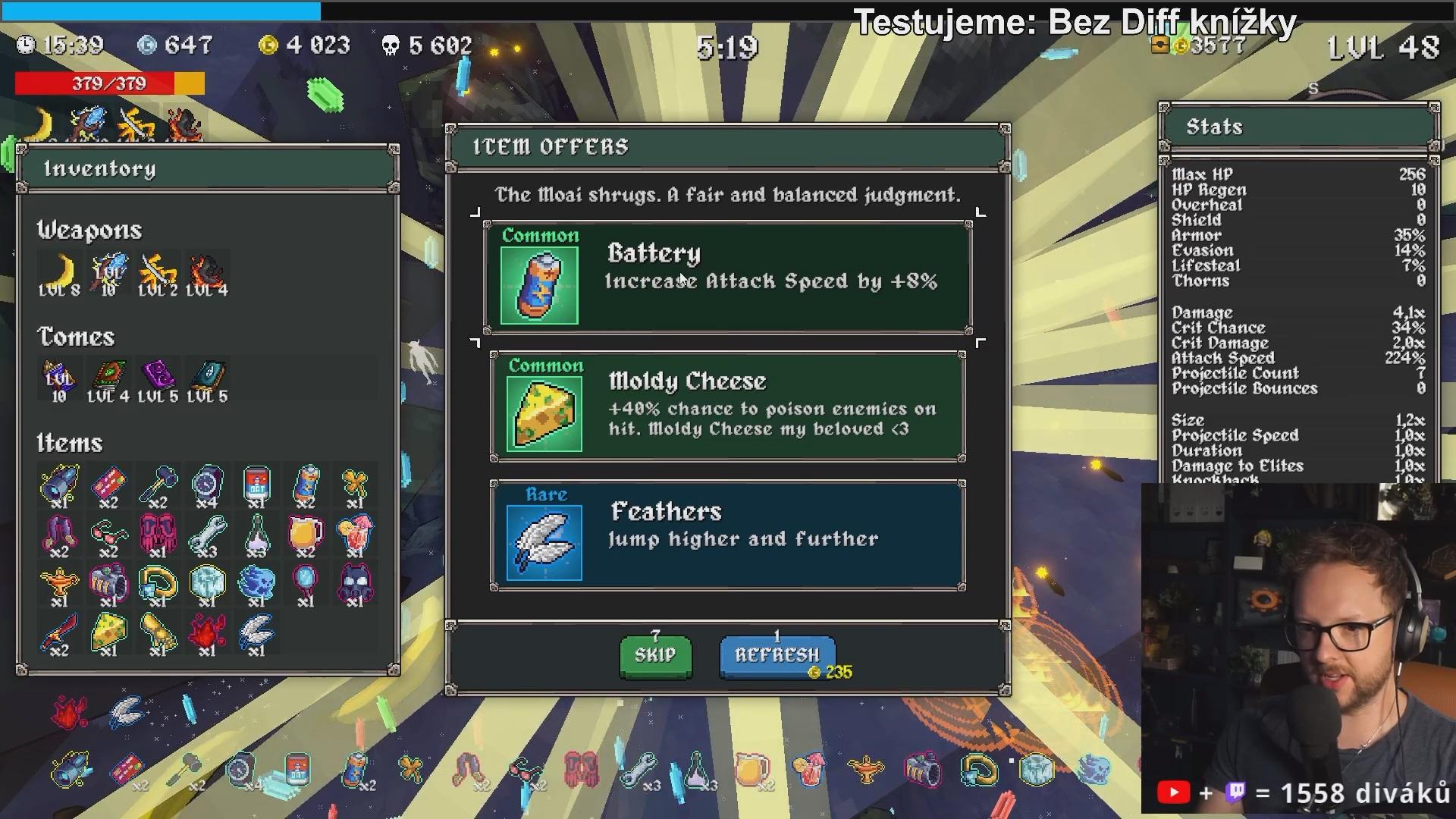This screenshot has width=1456, height=819.
Task: Inspect the hammer item in inventory
Action: (158, 485)
